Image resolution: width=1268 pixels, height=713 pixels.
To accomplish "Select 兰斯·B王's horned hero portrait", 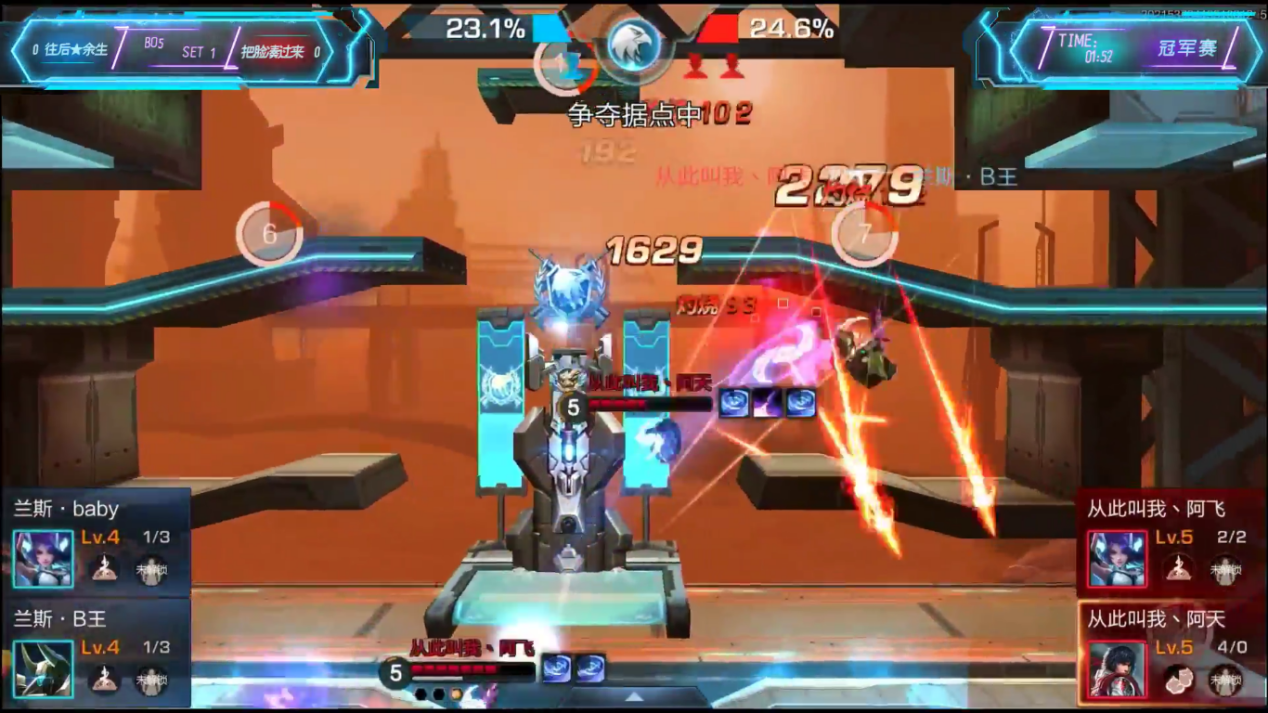I will coord(43,668).
